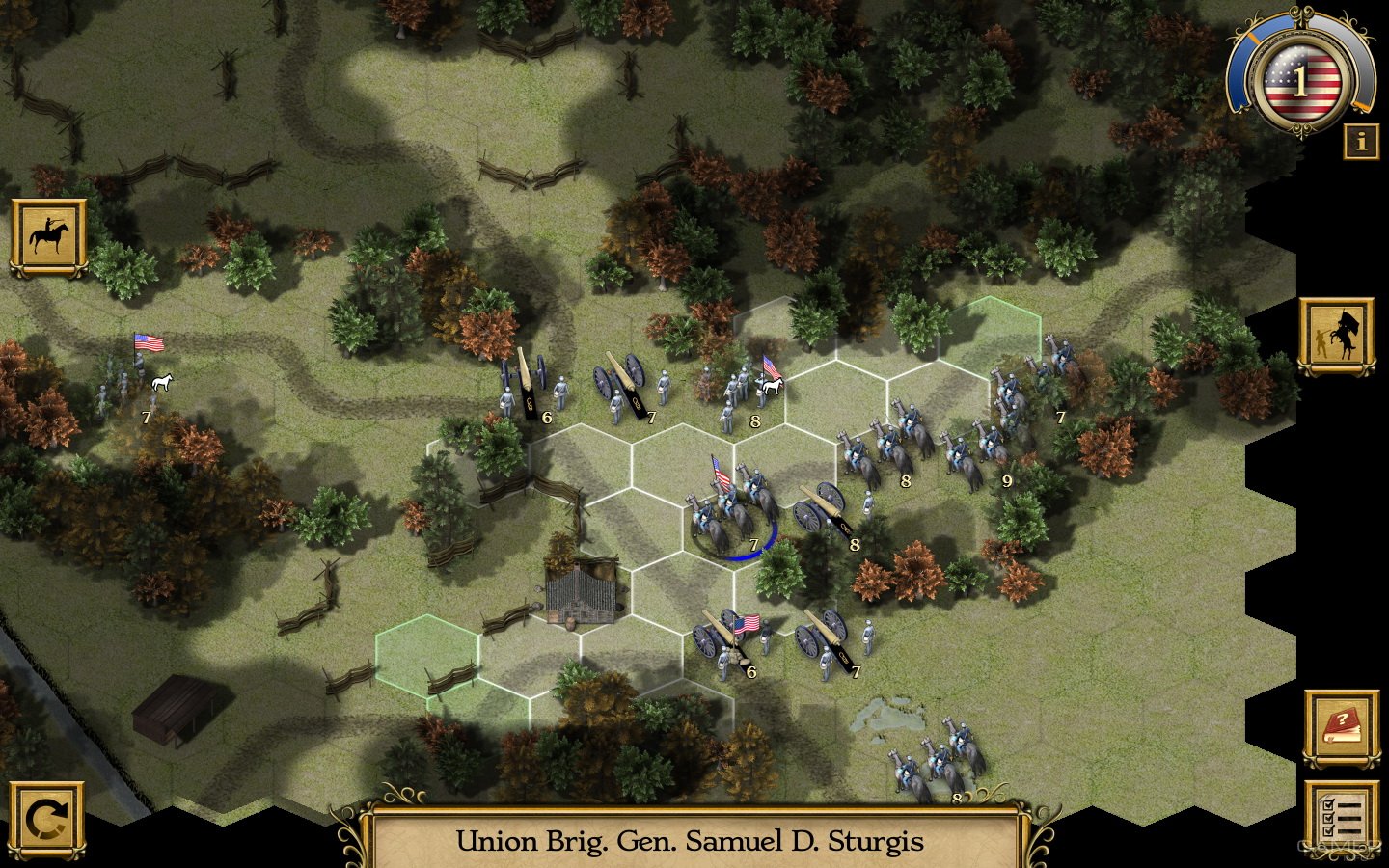Click the Samuel D. Sturgis name banner
The image size is (1389, 868).
coord(691,841)
